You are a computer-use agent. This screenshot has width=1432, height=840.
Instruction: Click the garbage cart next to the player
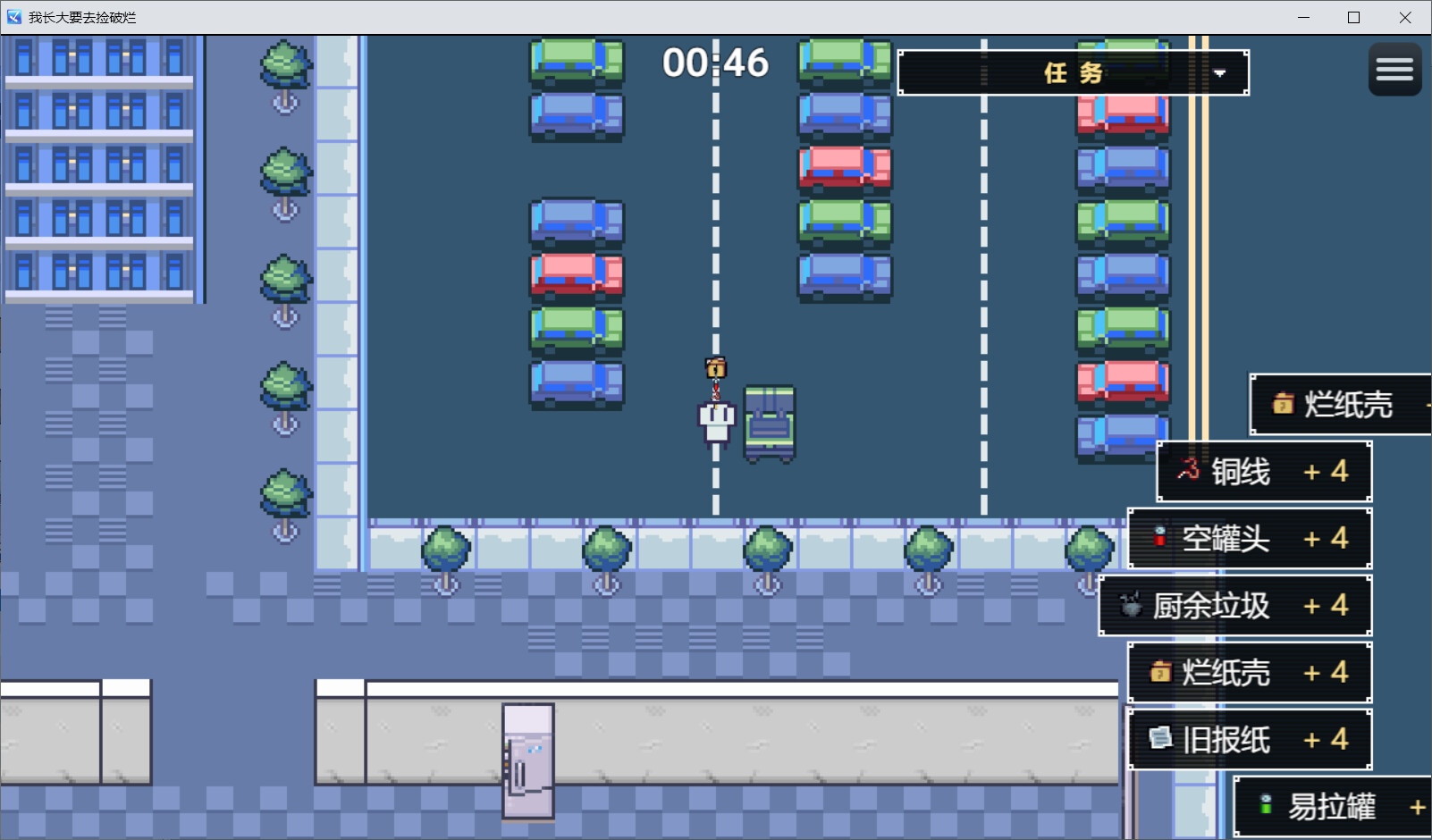click(767, 422)
